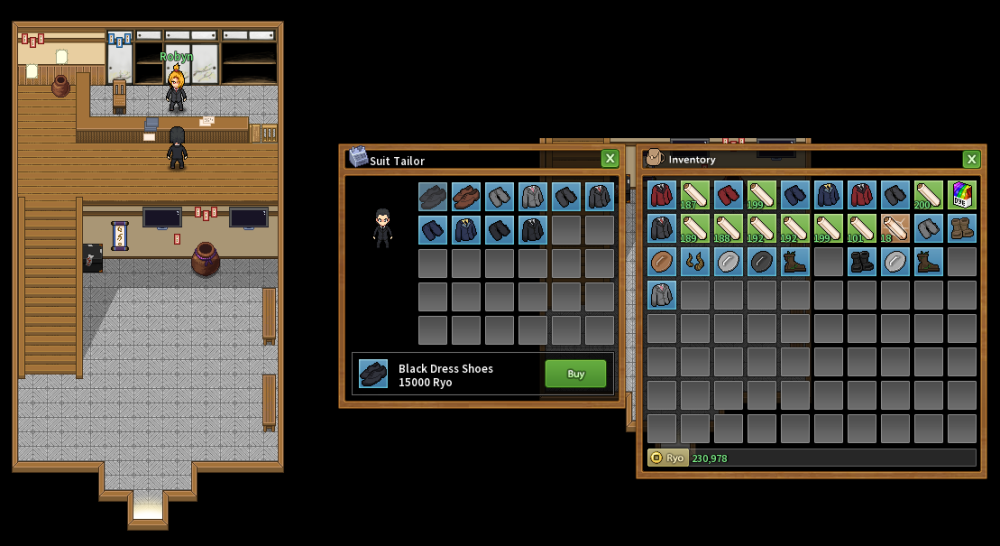The image size is (1000, 546).
Task: Close the Inventory window
Action: [970, 159]
